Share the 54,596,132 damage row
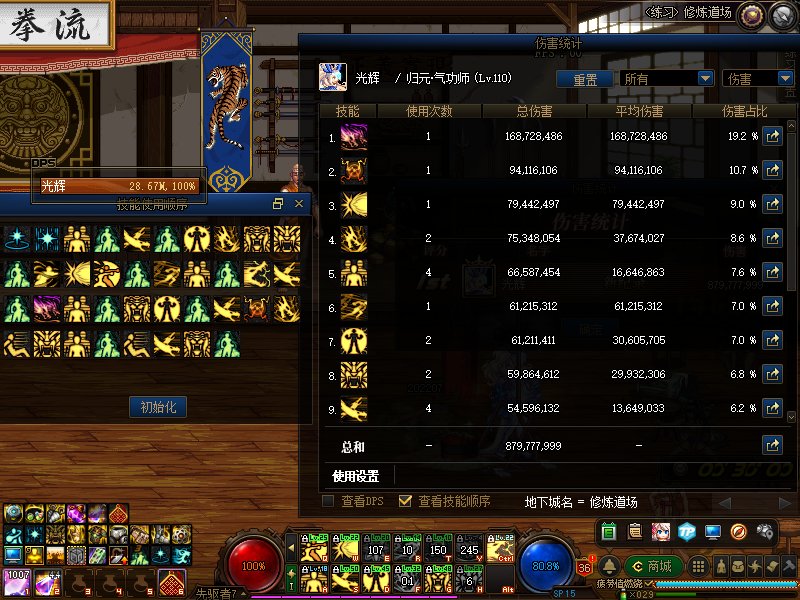The image size is (800, 600). (x=771, y=408)
